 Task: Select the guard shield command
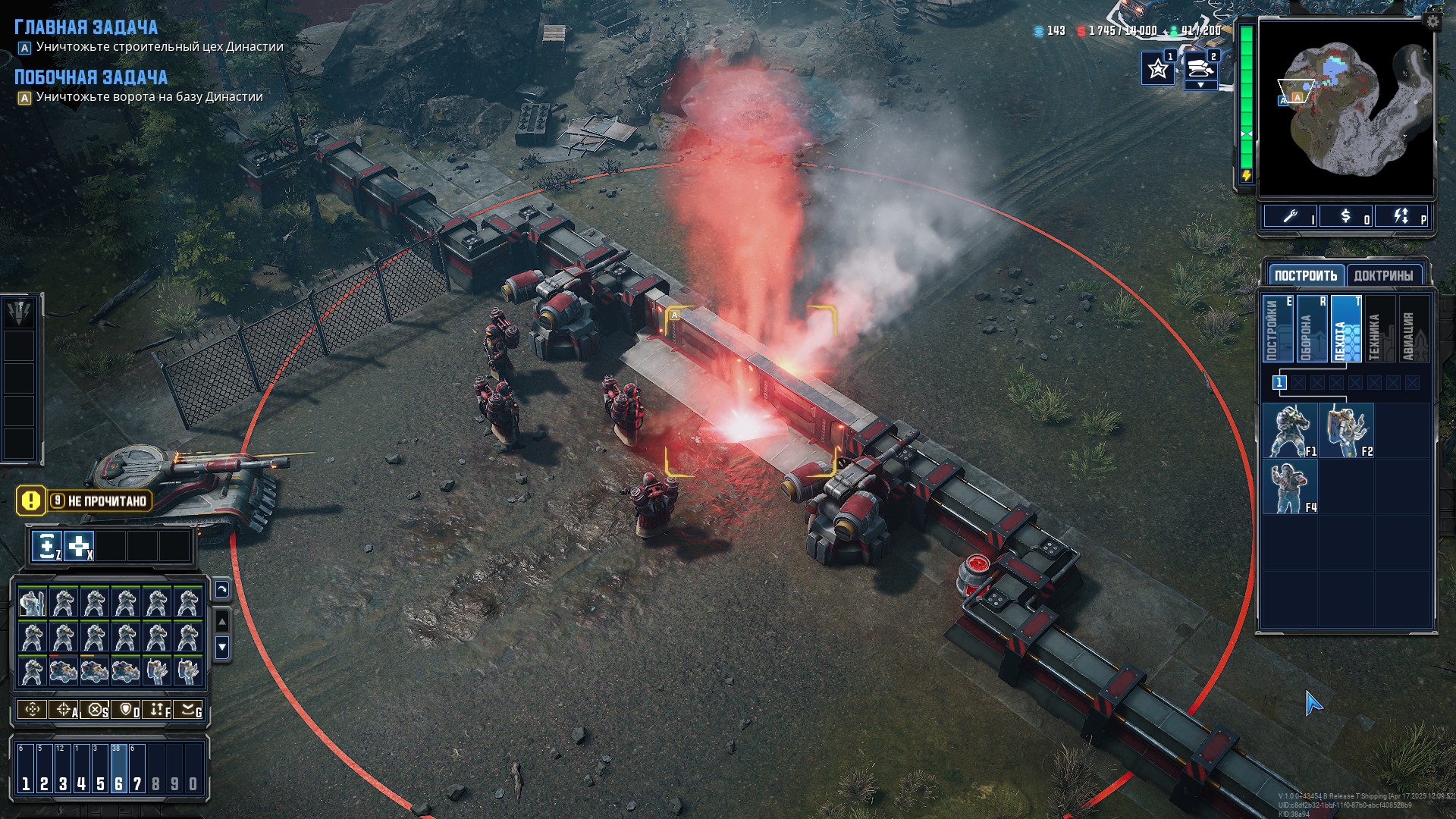pyautogui.click(x=126, y=710)
